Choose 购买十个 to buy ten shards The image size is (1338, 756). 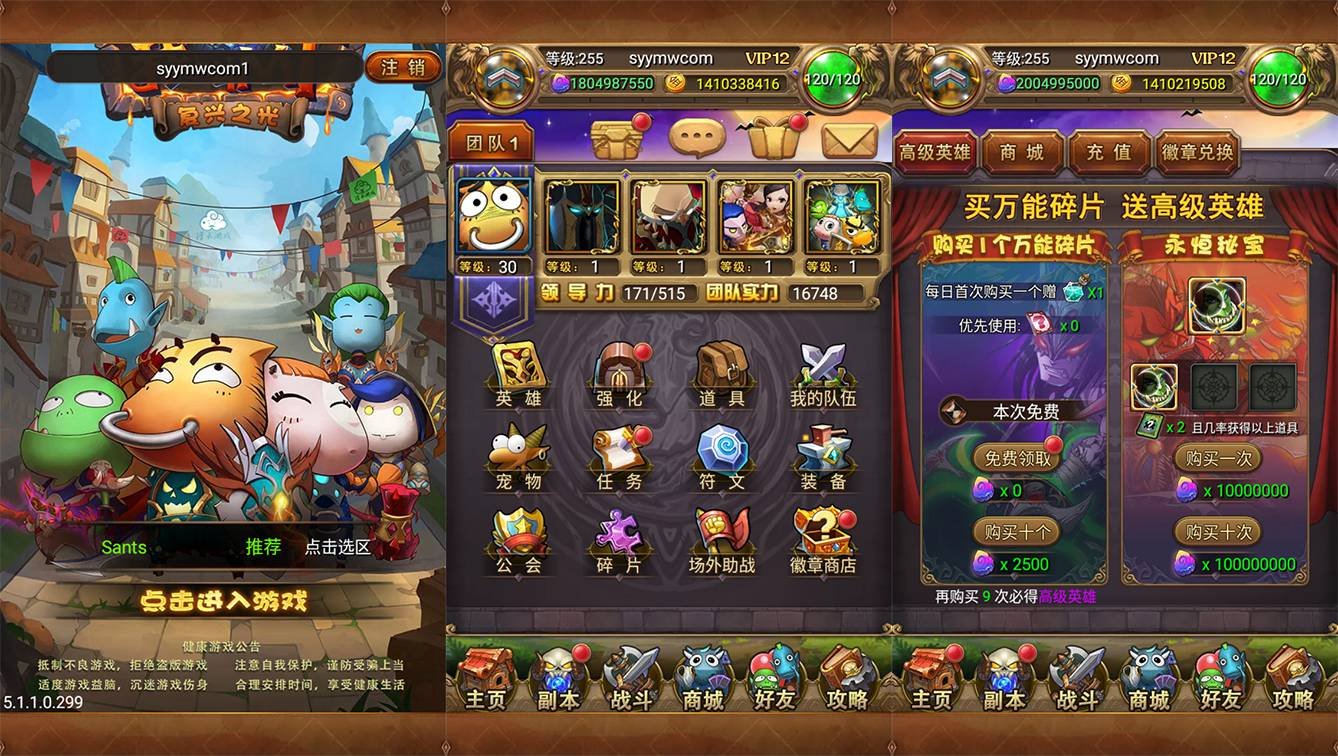tap(1017, 532)
